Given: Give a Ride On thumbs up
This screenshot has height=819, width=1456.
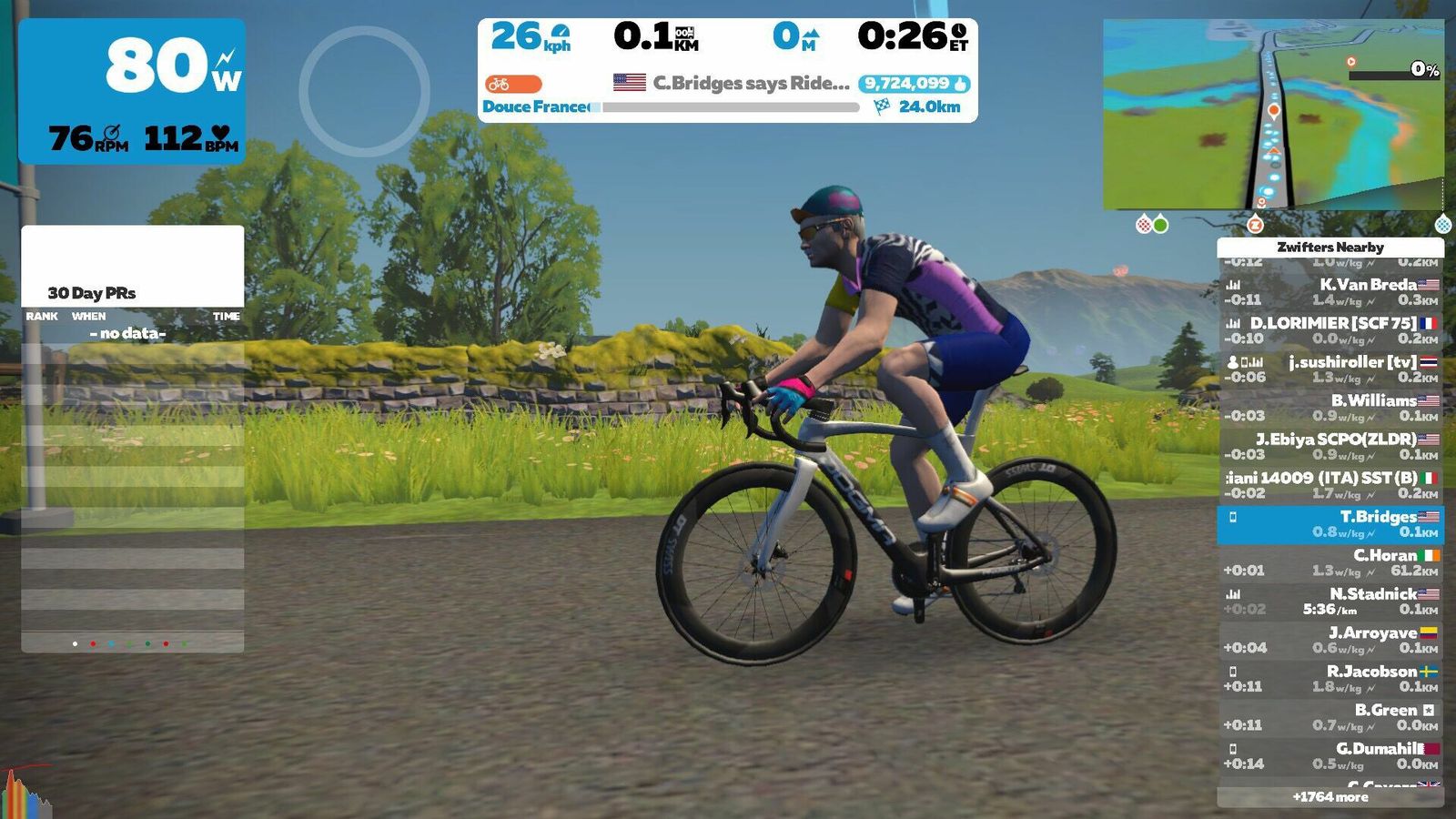Looking at the screenshot, I should click(x=914, y=84).
